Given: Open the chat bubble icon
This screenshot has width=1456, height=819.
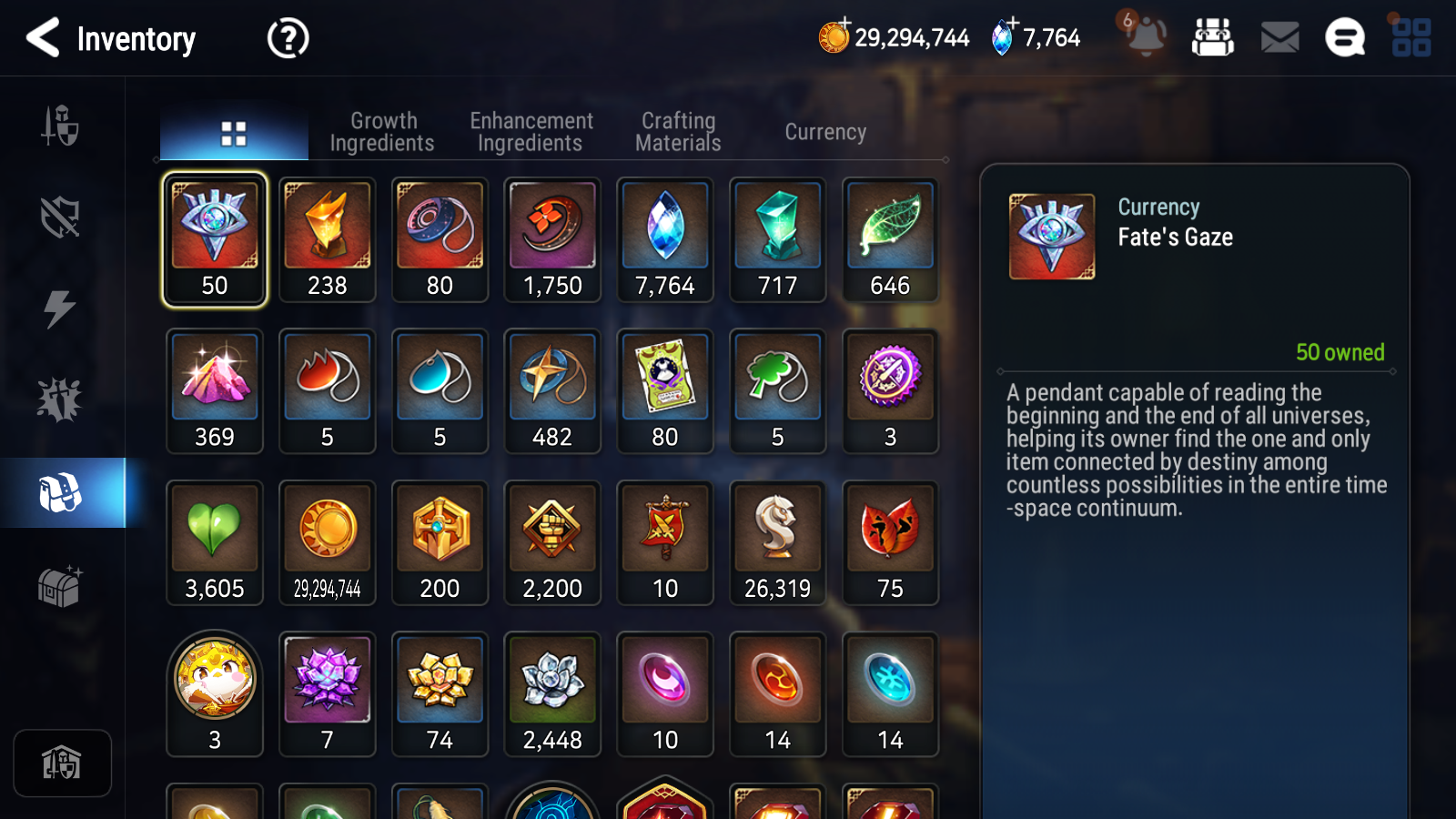Looking at the screenshot, I should 1345,37.
